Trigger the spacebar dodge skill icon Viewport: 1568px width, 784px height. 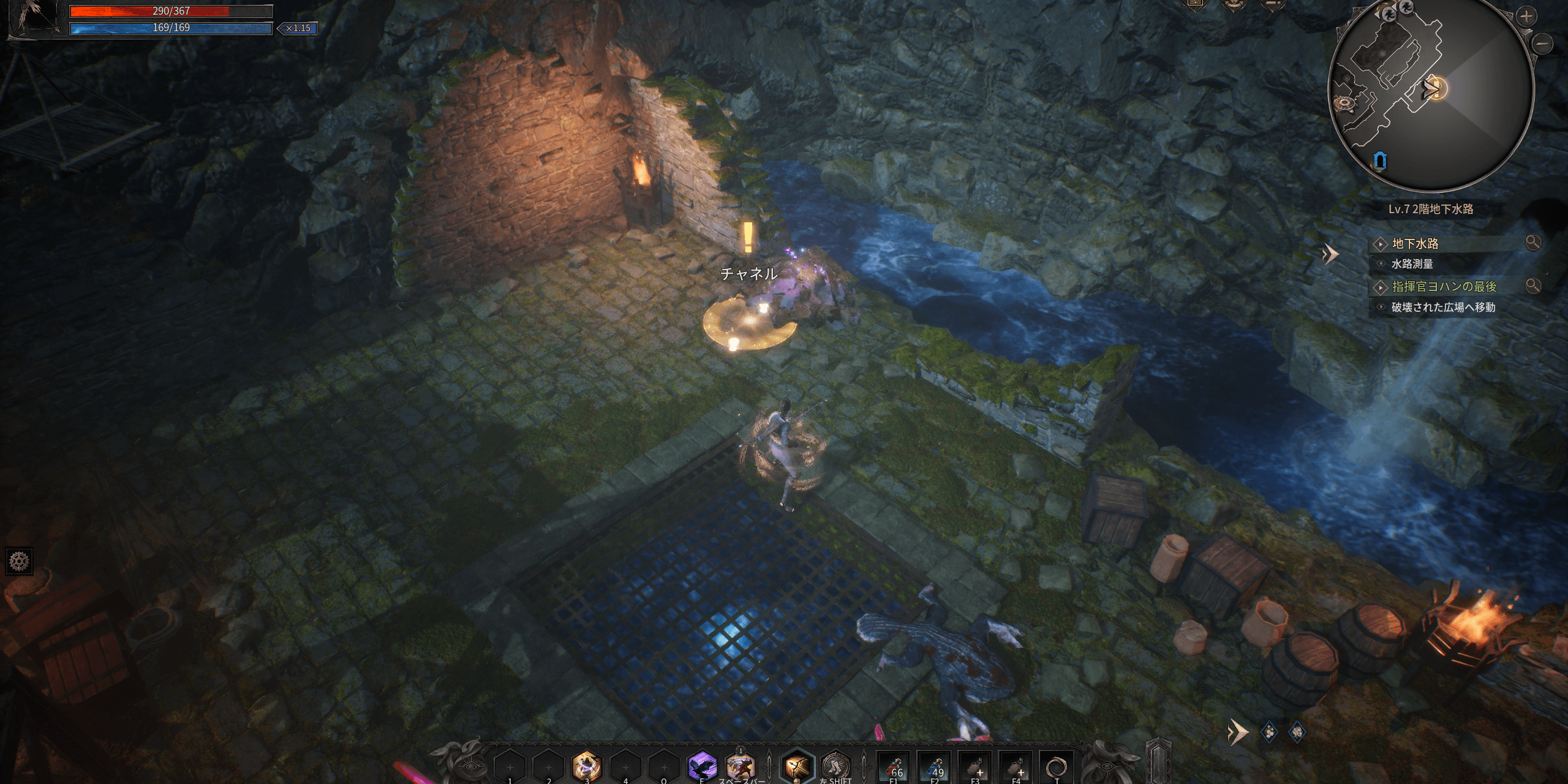click(x=740, y=766)
